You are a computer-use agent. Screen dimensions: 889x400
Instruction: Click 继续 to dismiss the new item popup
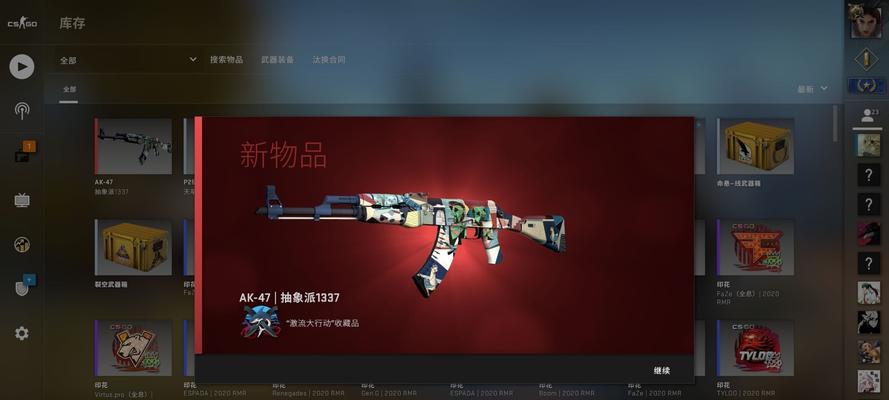click(x=661, y=370)
